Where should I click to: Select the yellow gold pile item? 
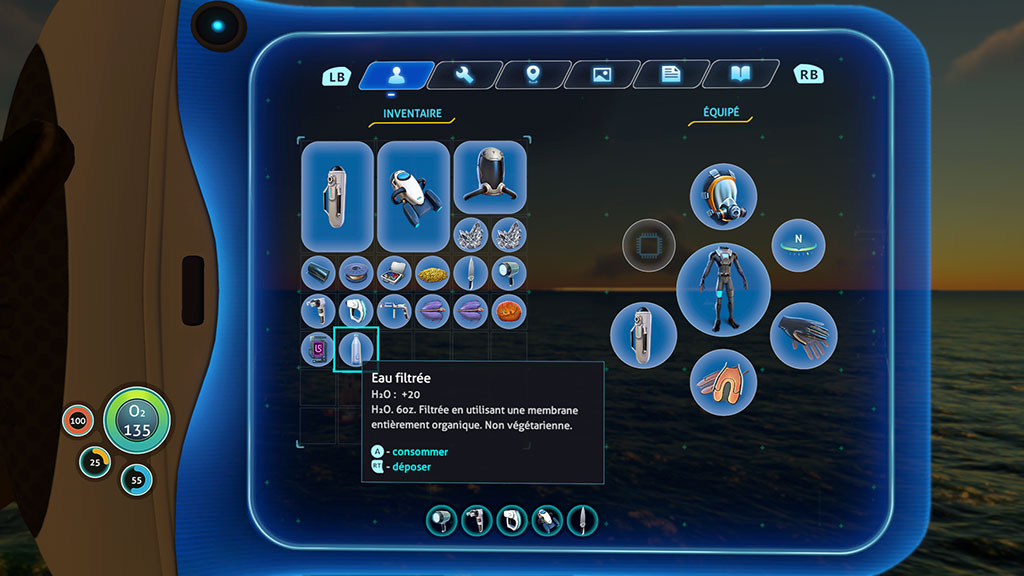point(433,272)
